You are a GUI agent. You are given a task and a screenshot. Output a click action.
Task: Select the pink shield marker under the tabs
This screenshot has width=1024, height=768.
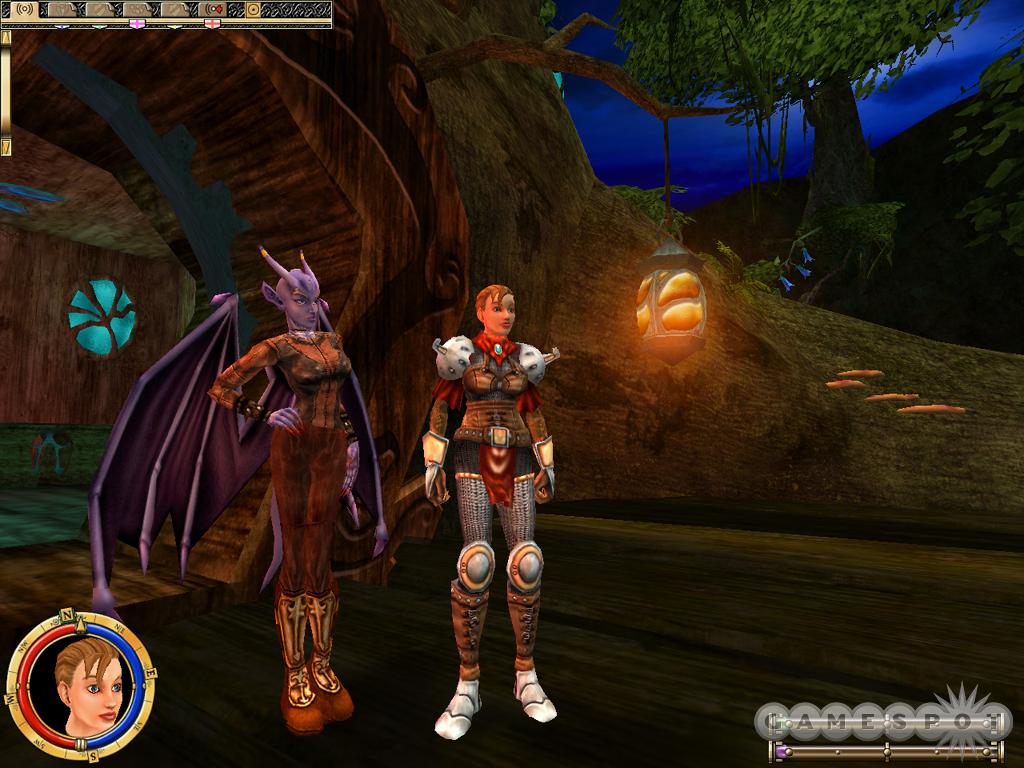138,22
